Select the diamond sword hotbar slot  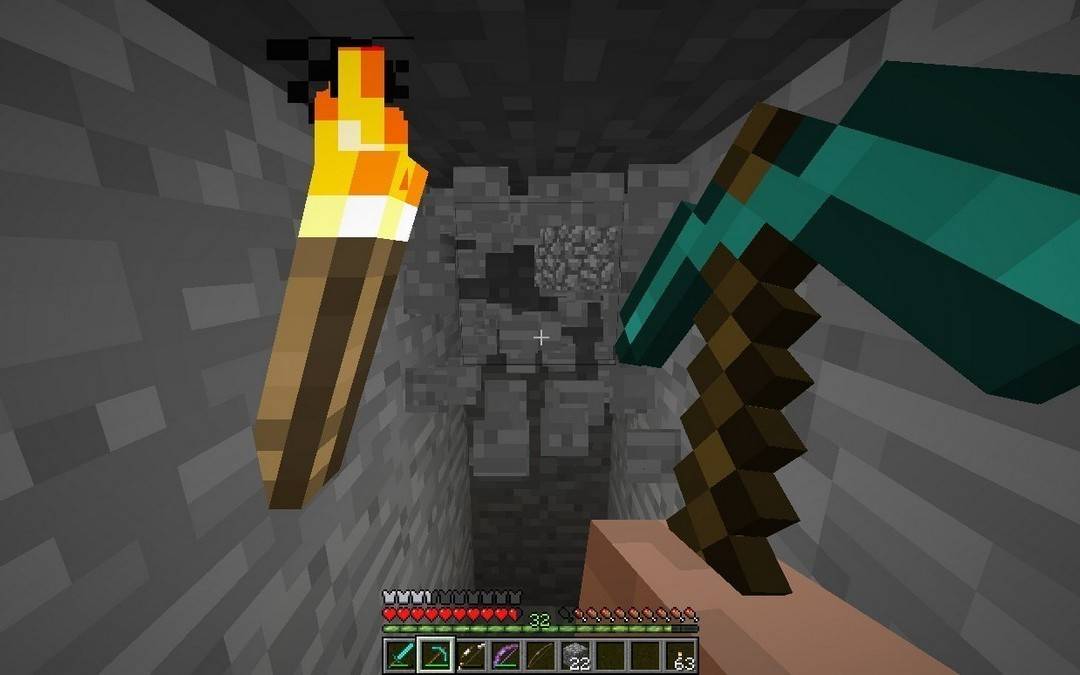[400, 656]
